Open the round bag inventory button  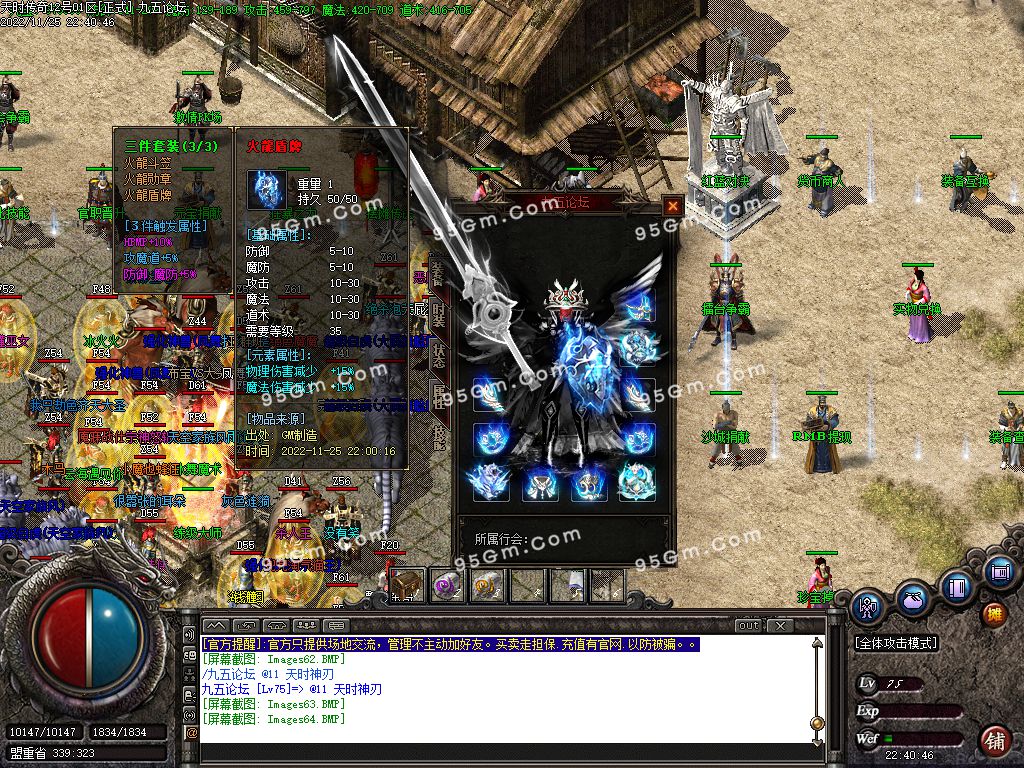coord(912,601)
